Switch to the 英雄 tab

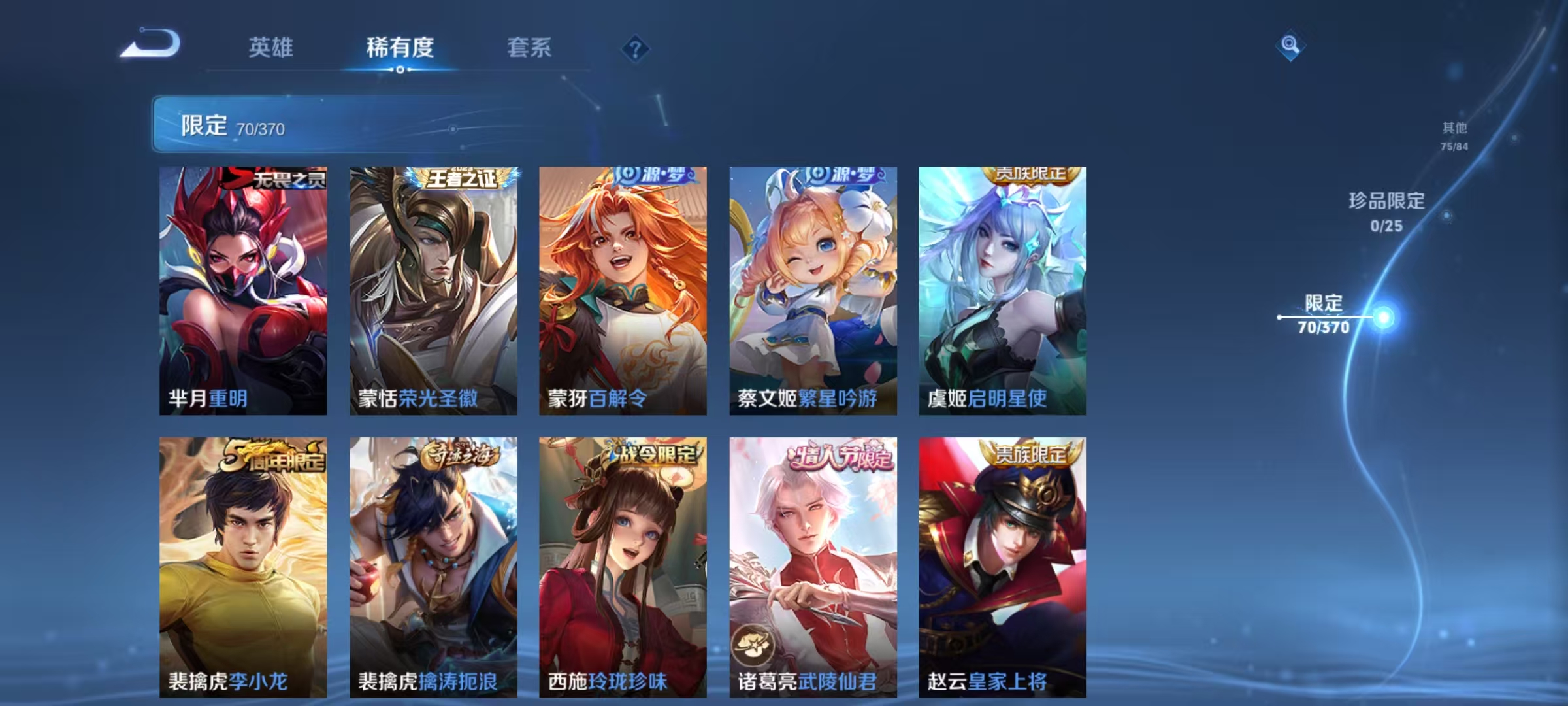click(272, 47)
